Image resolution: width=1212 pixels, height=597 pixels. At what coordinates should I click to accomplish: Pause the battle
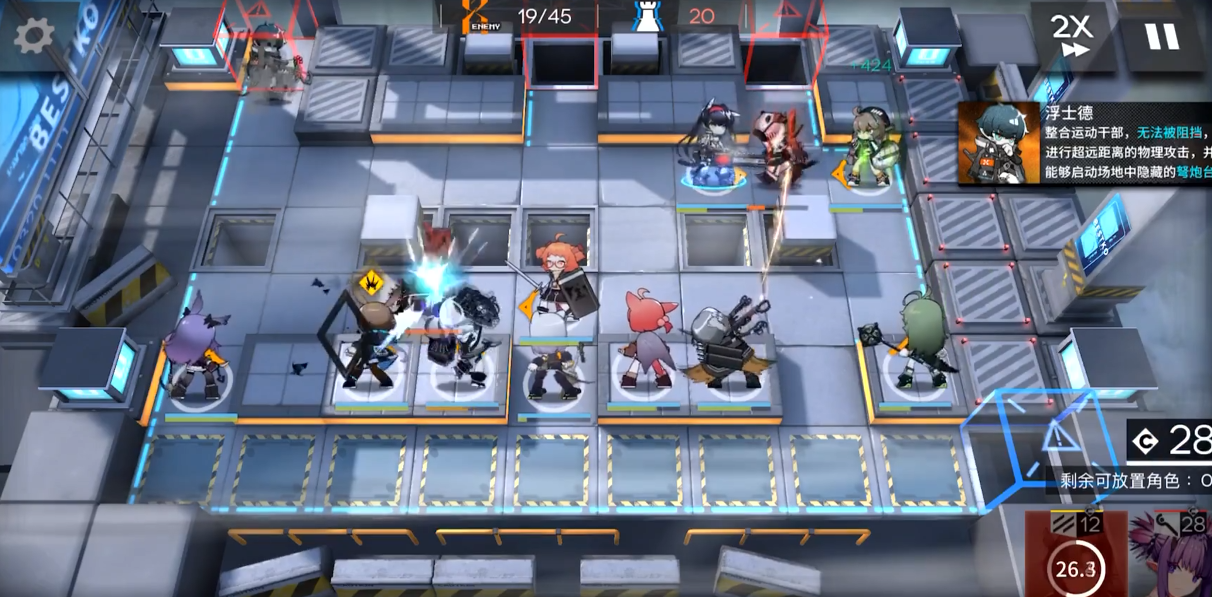point(1162,36)
